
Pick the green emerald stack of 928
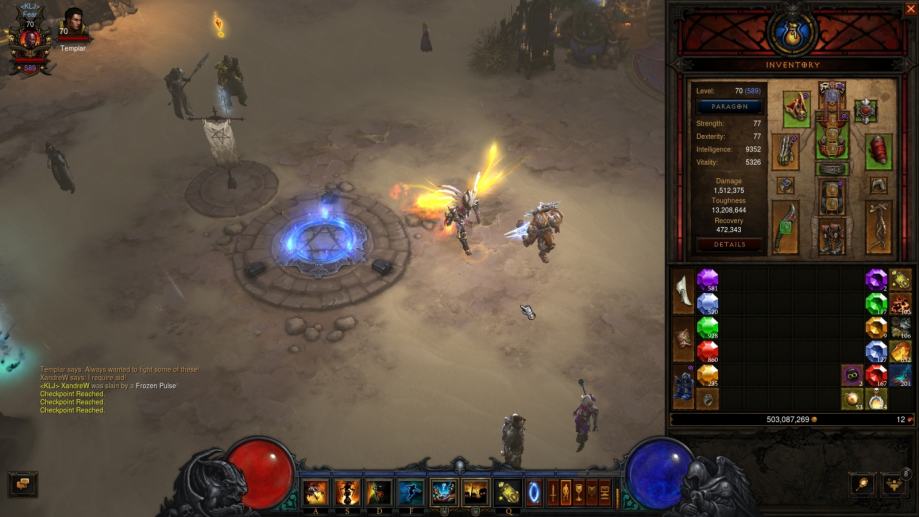(x=708, y=327)
